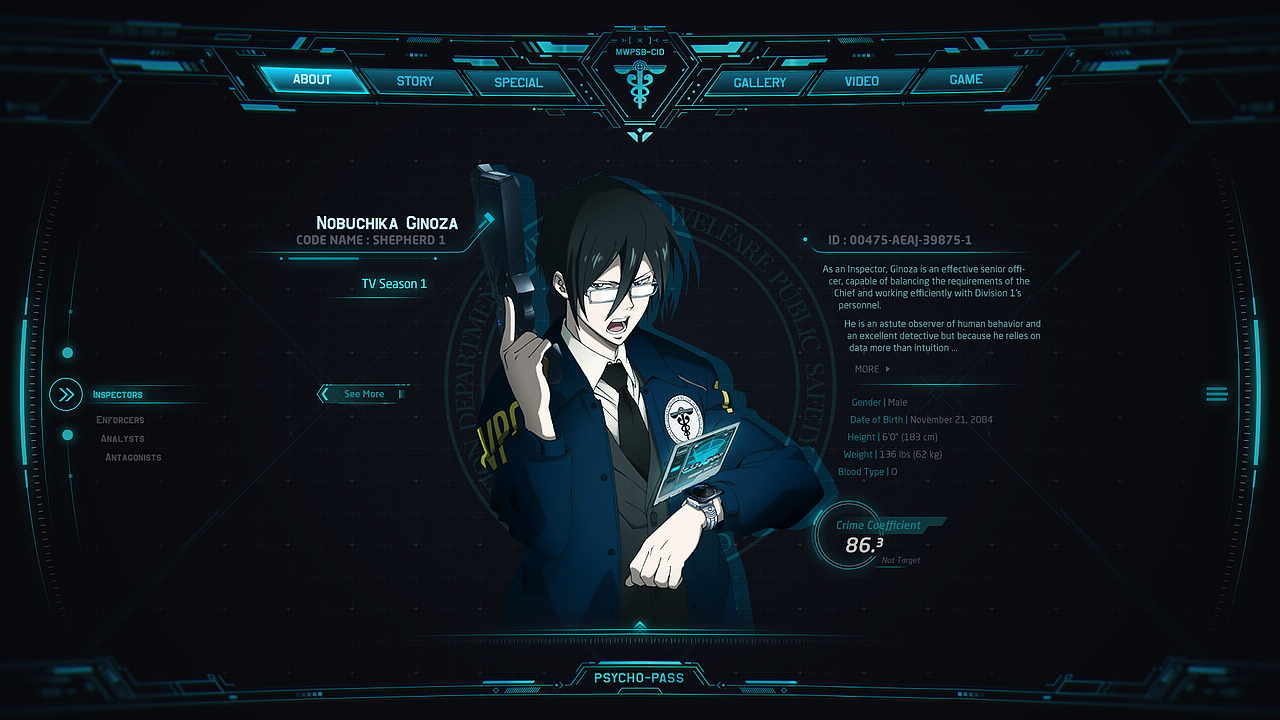Select the Enforcers category

pos(120,419)
